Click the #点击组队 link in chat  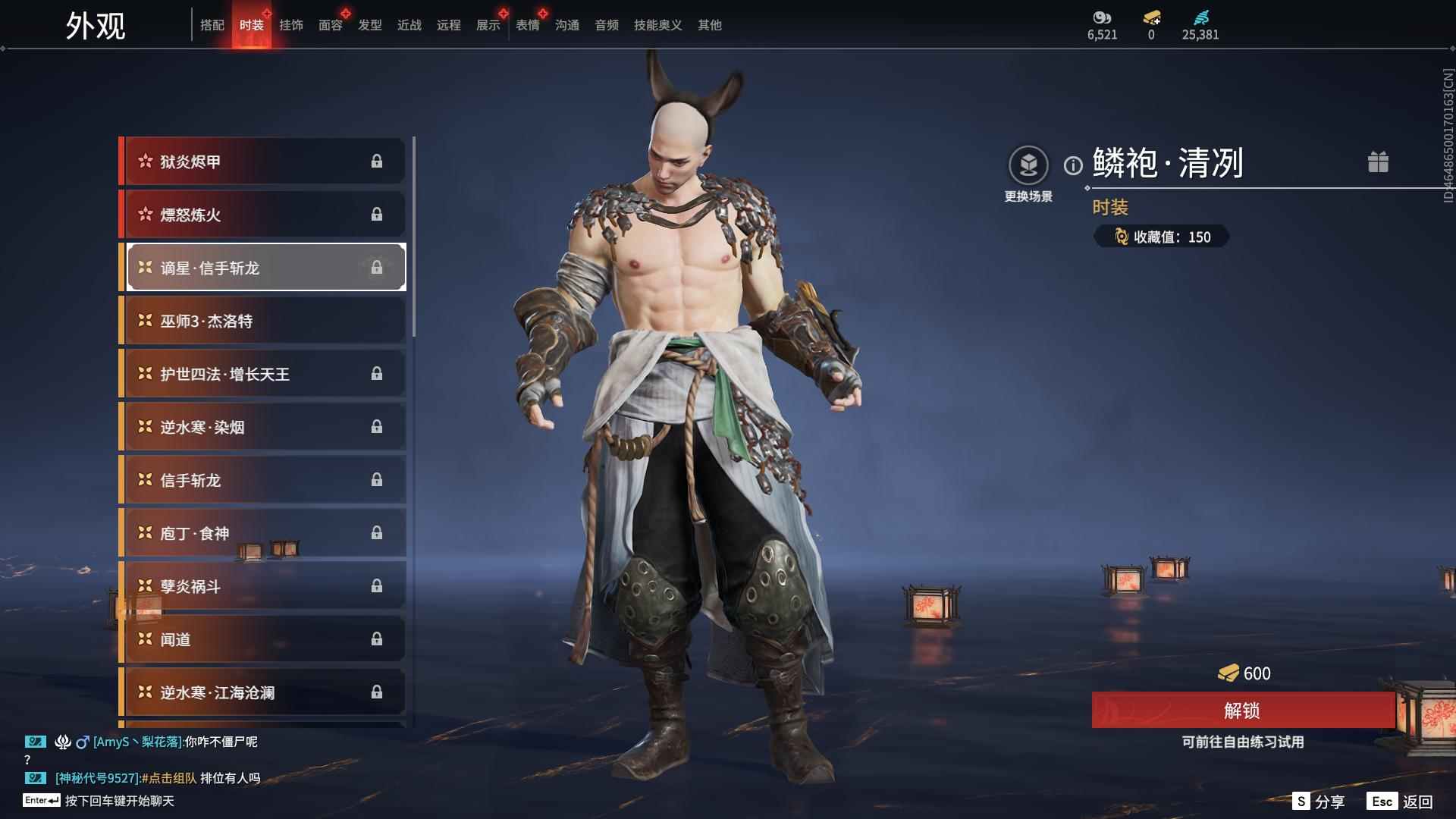[x=169, y=778]
